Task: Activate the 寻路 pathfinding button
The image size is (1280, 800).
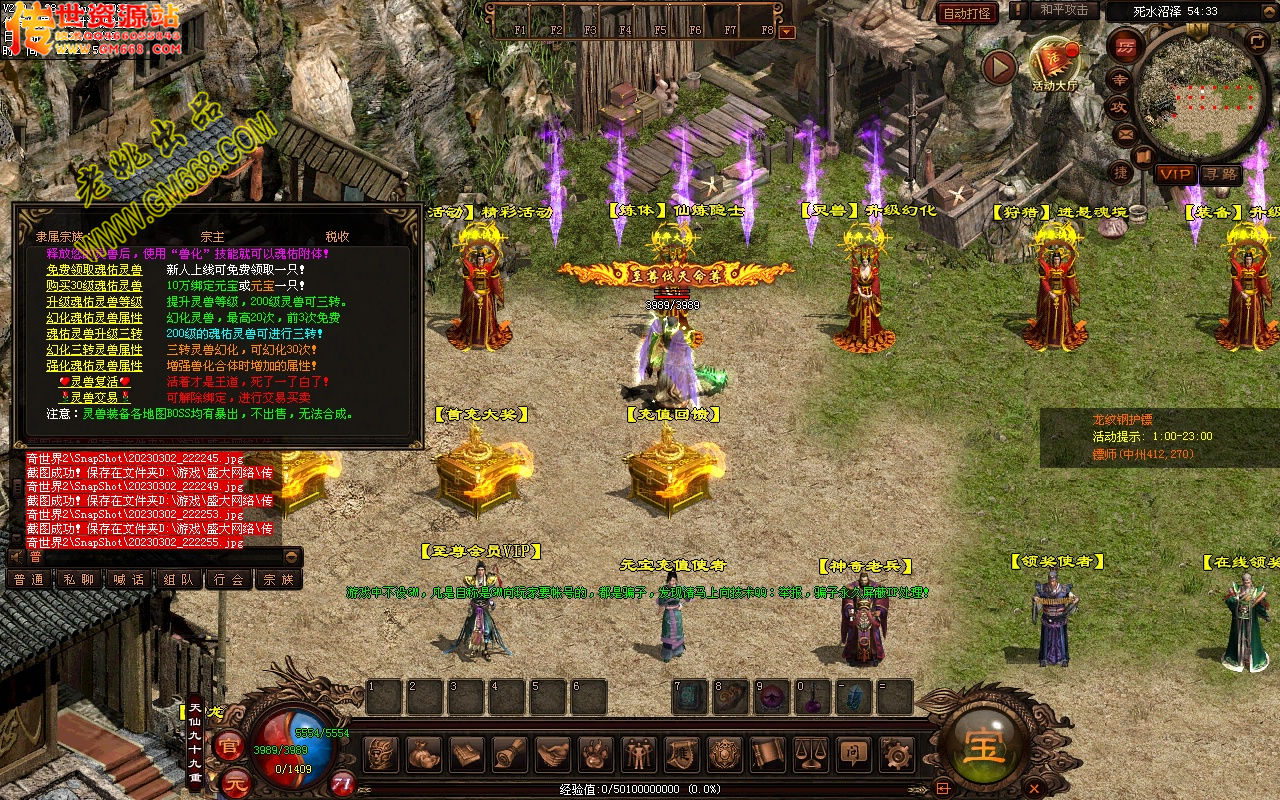Action: 1219,174
